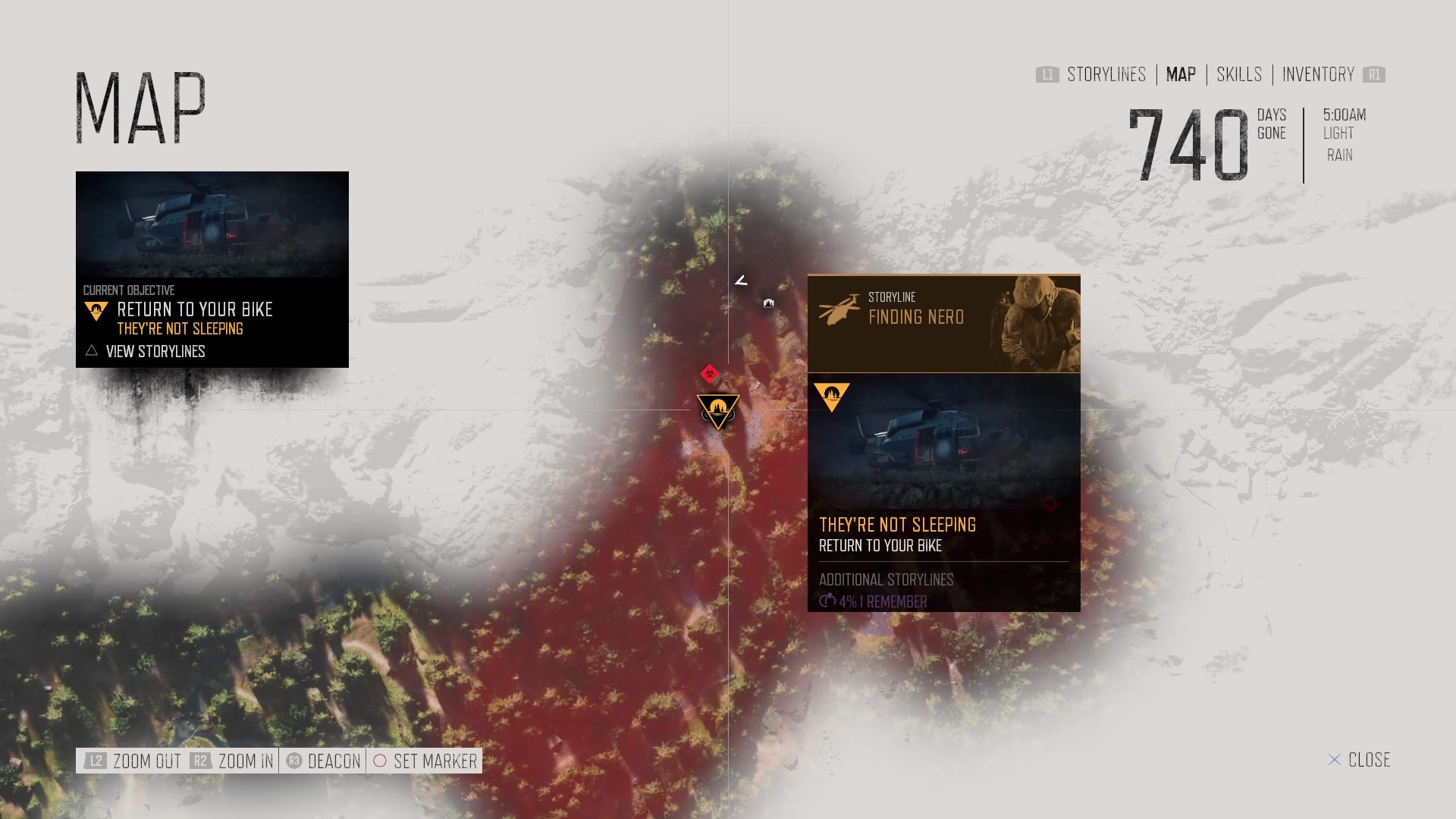Select the small white camp marker
1456x819 pixels.
click(x=769, y=303)
